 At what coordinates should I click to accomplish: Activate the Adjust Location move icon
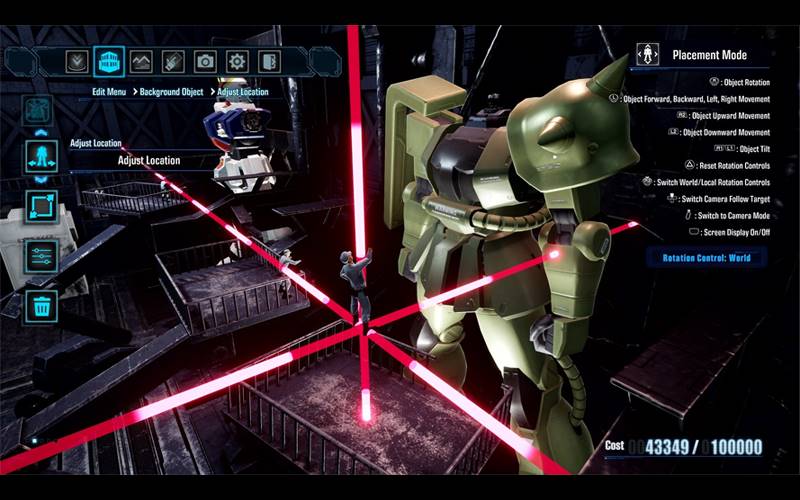coord(41,156)
